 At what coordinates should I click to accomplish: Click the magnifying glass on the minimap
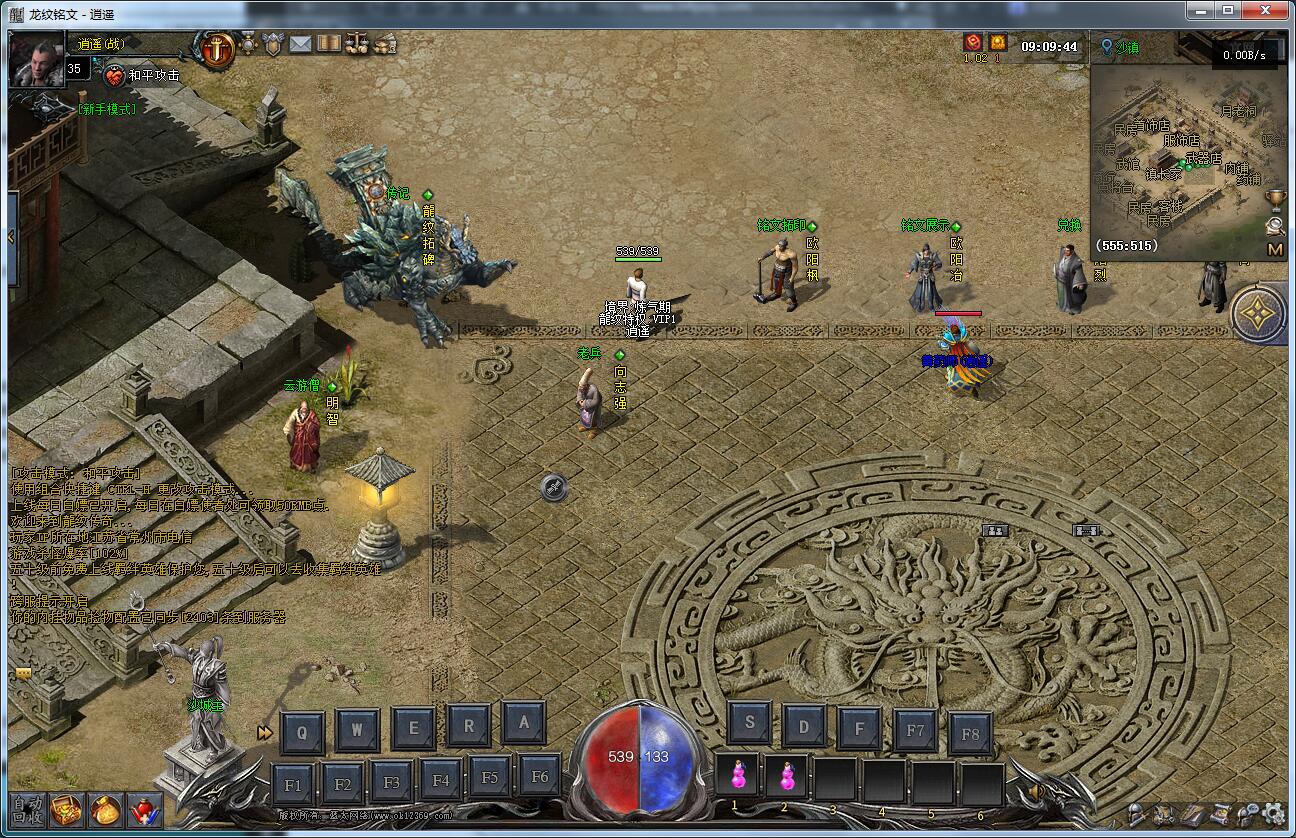pos(1275,225)
